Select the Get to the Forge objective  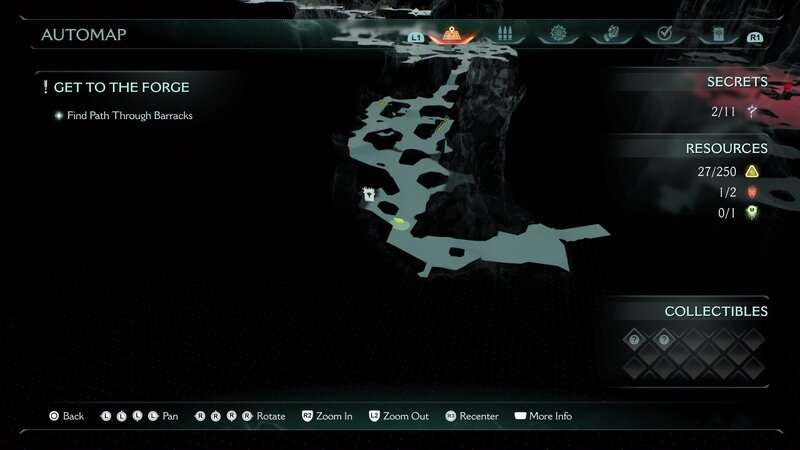click(x=121, y=88)
